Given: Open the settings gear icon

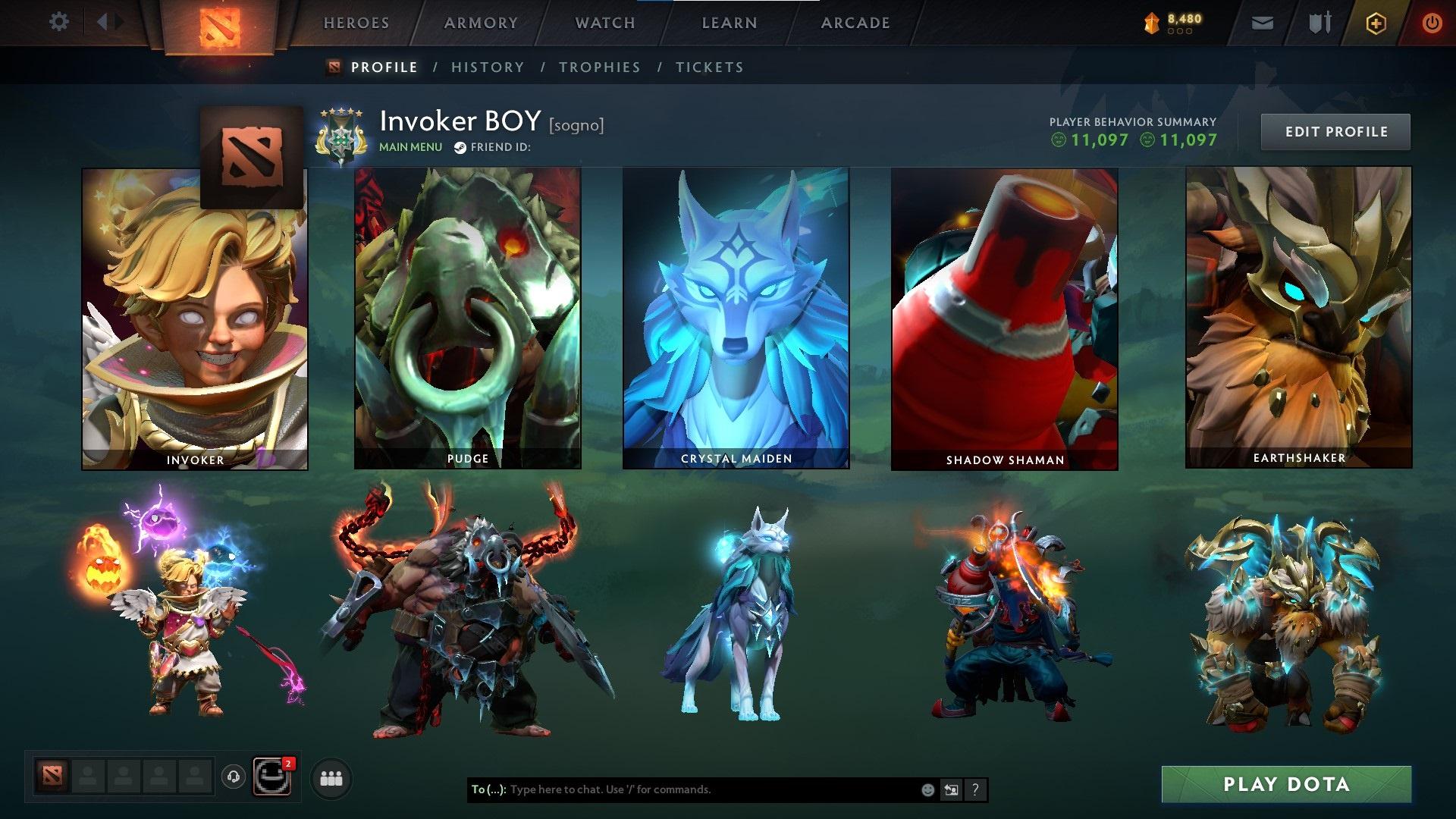Looking at the screenshot, I should (x=58, y=23).
